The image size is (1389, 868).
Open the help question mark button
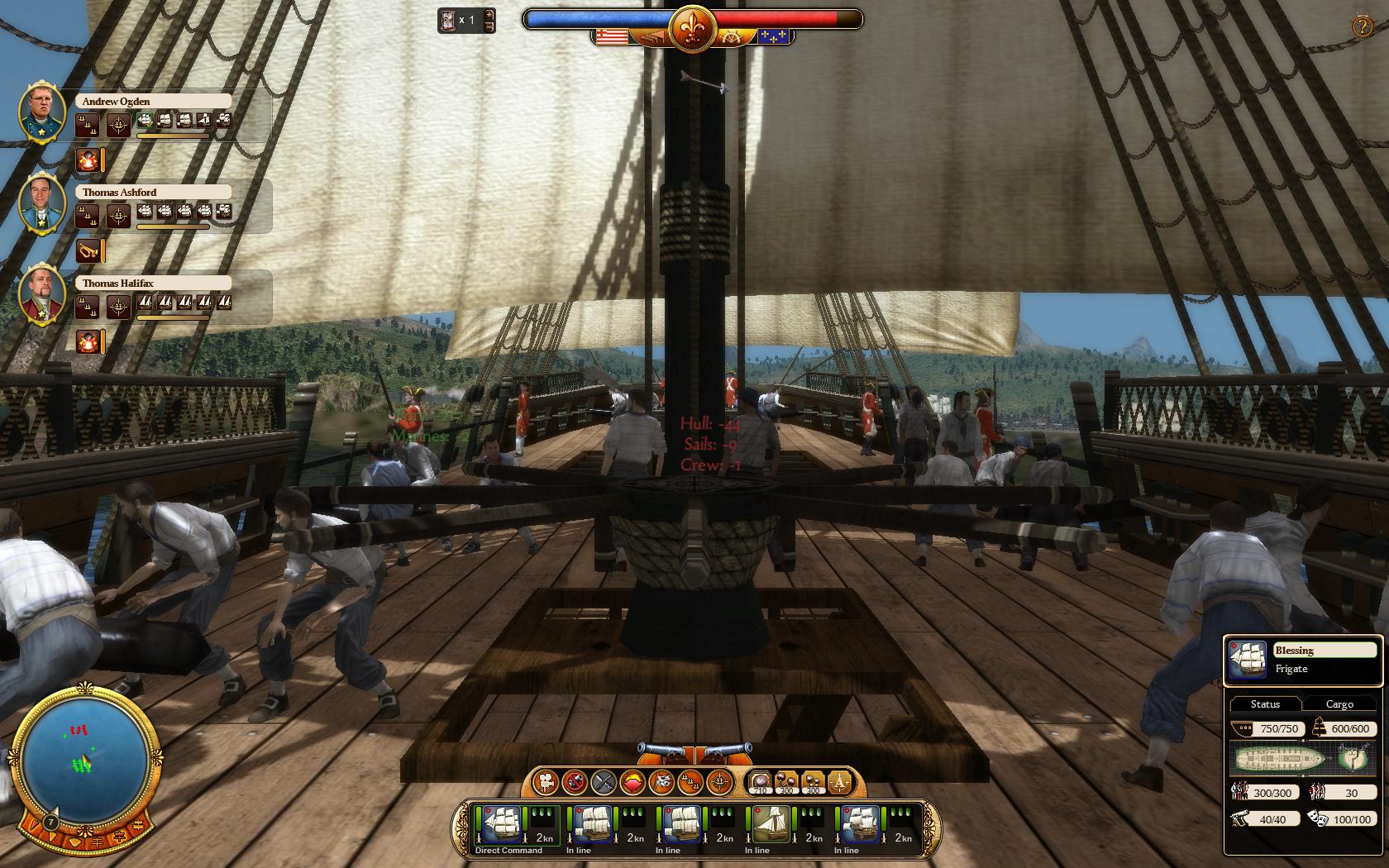pos(1362,26)
